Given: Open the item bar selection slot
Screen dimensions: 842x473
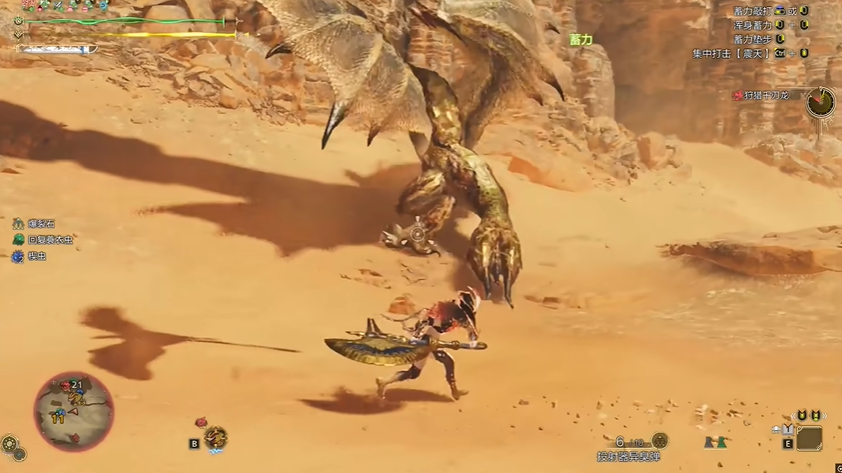Looking at the screenshot, I should click(809, 438).
